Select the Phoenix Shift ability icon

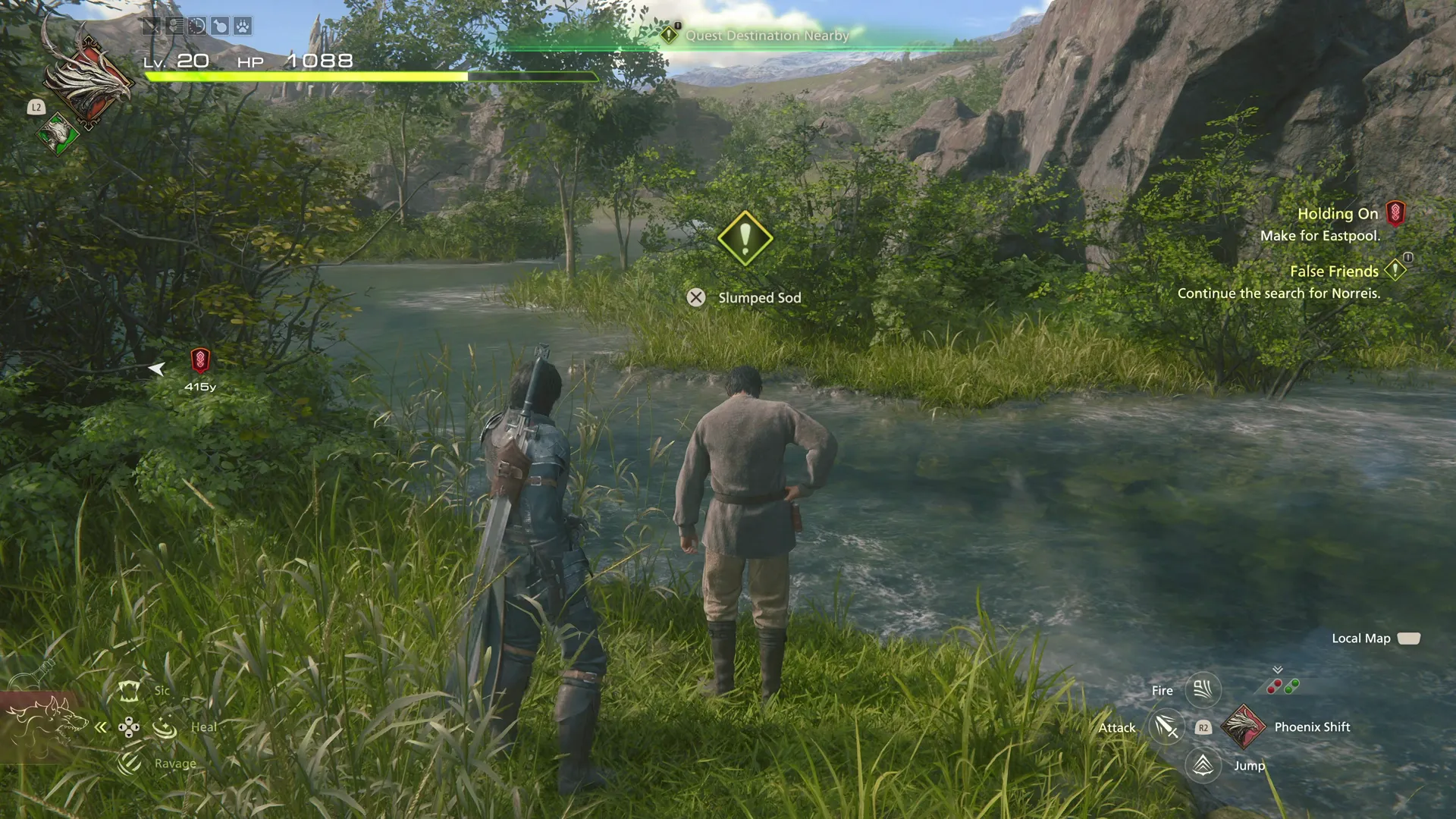1244,726
